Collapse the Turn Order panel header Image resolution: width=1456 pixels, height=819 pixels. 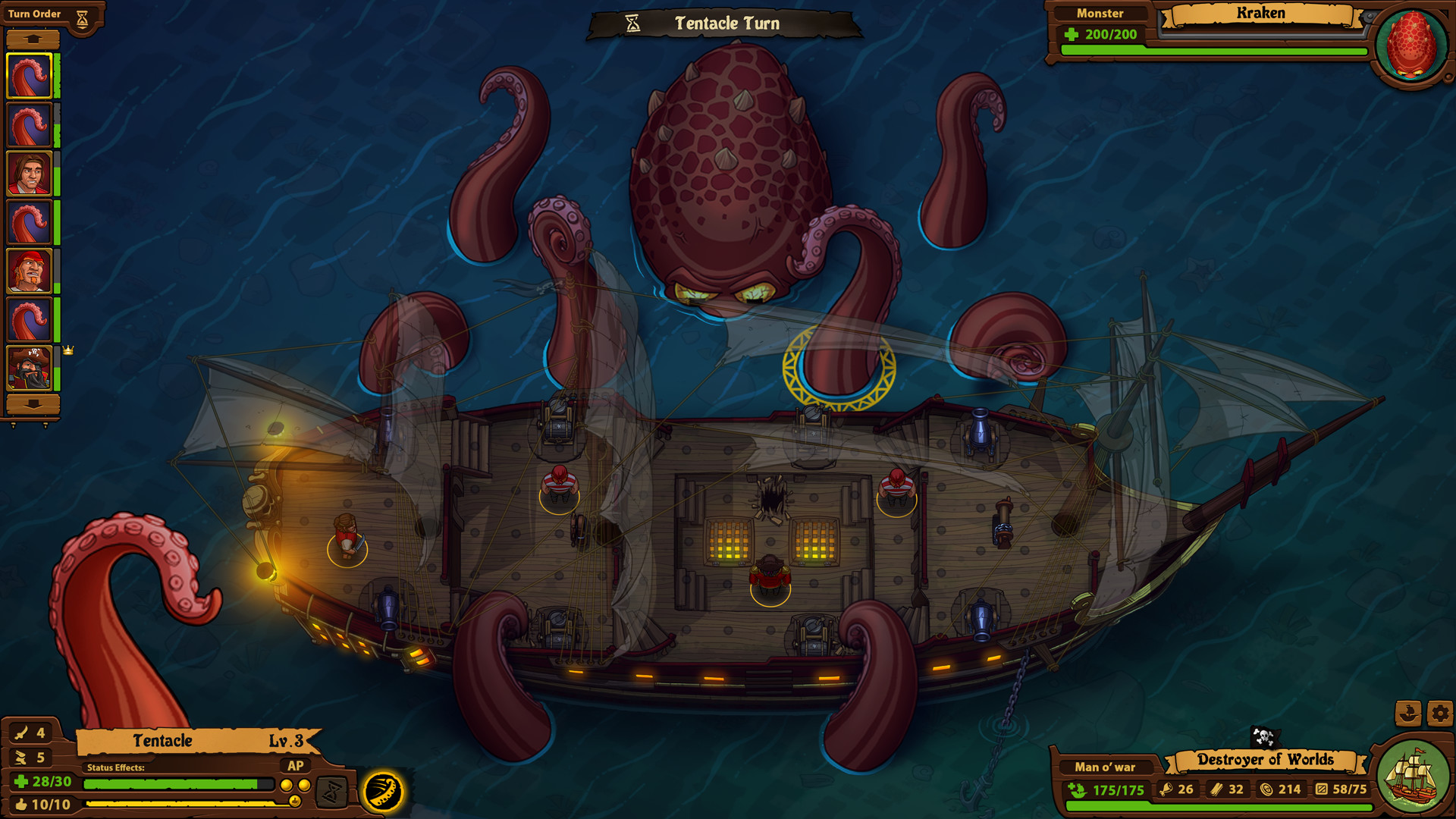click(34, 13)
